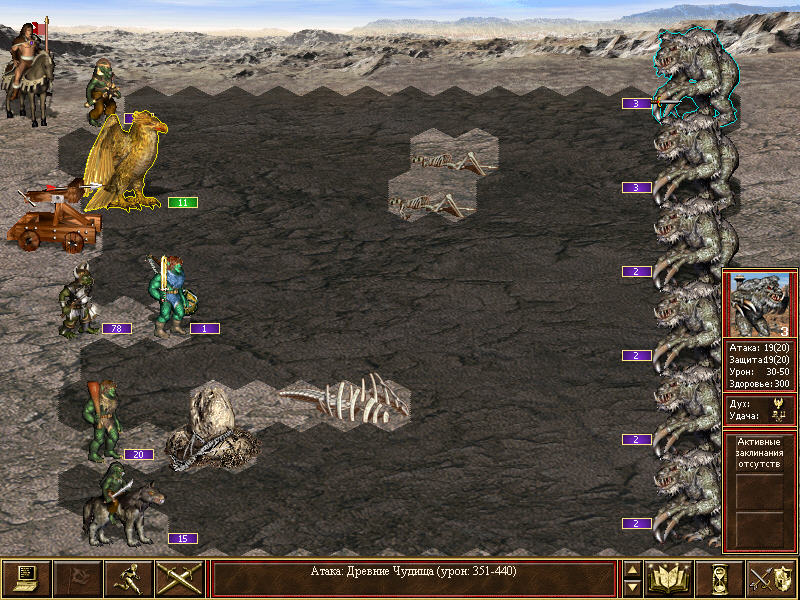Defend with the sword and shield button
This screenshot has width=800, height=600.
[x=771, y=578]
